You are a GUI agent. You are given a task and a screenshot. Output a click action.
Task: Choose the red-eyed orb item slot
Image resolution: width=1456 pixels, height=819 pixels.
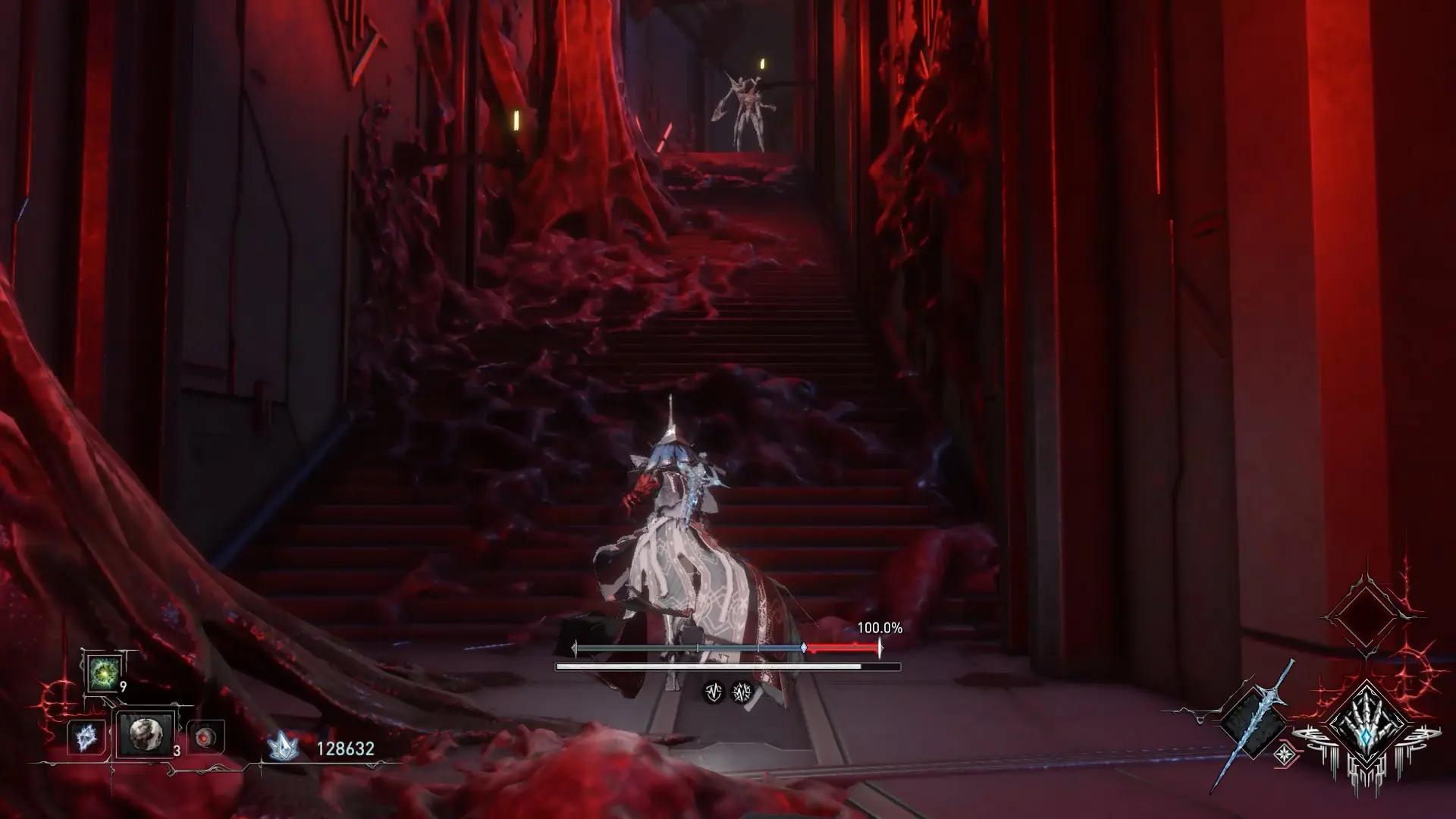click(x=205, y=737)
